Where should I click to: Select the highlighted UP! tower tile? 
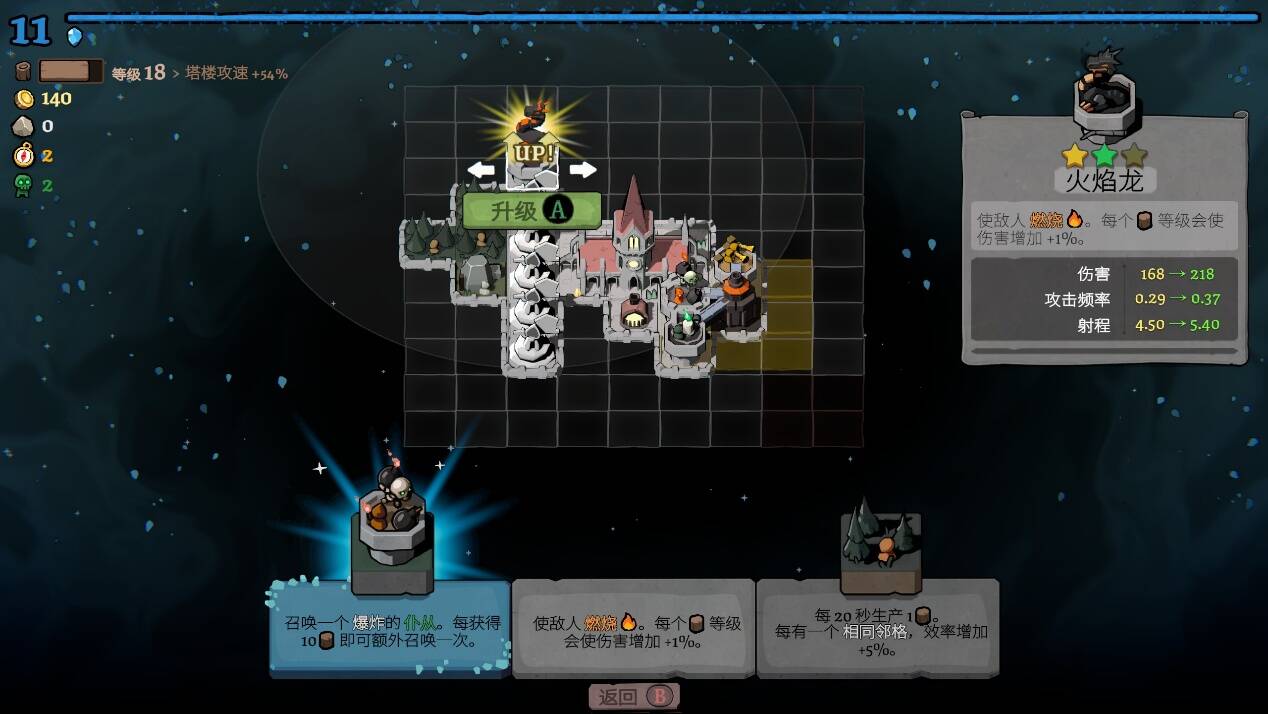coord(532,152)
